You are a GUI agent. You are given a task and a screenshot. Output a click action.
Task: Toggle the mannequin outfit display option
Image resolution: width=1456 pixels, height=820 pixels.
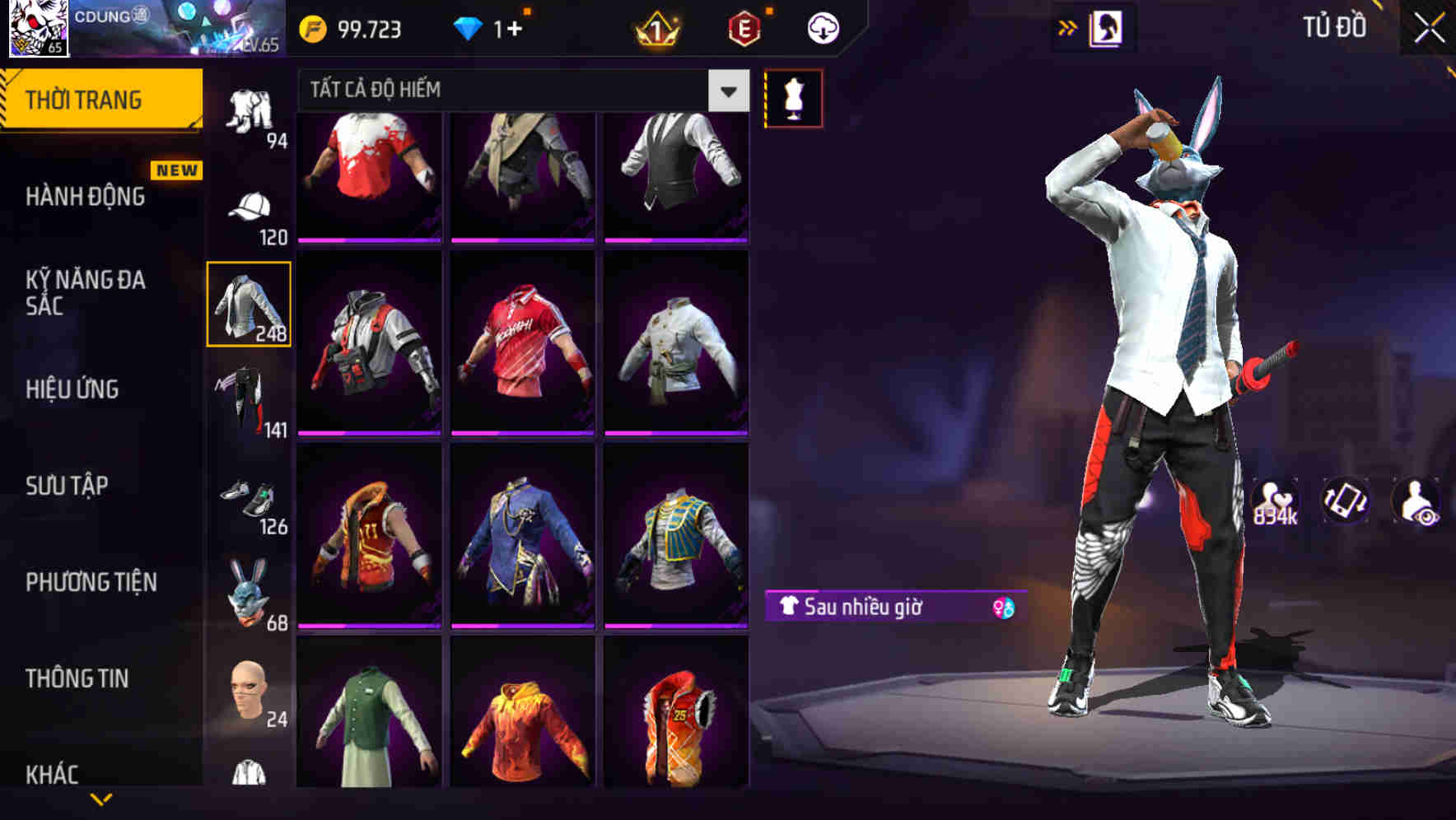[793, 97]
